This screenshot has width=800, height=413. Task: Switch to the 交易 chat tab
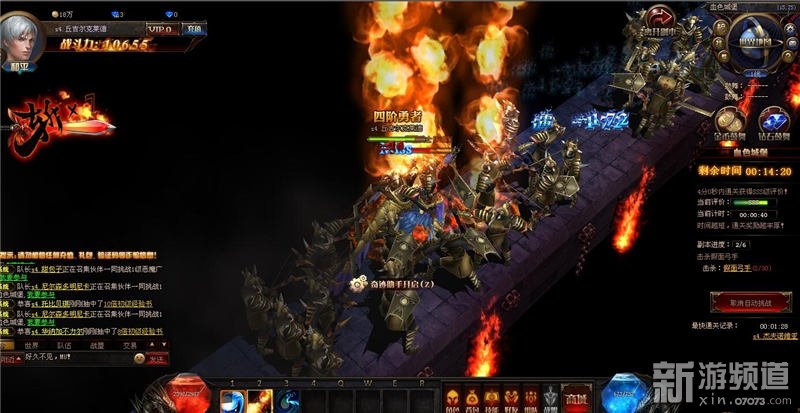(130, 345)
